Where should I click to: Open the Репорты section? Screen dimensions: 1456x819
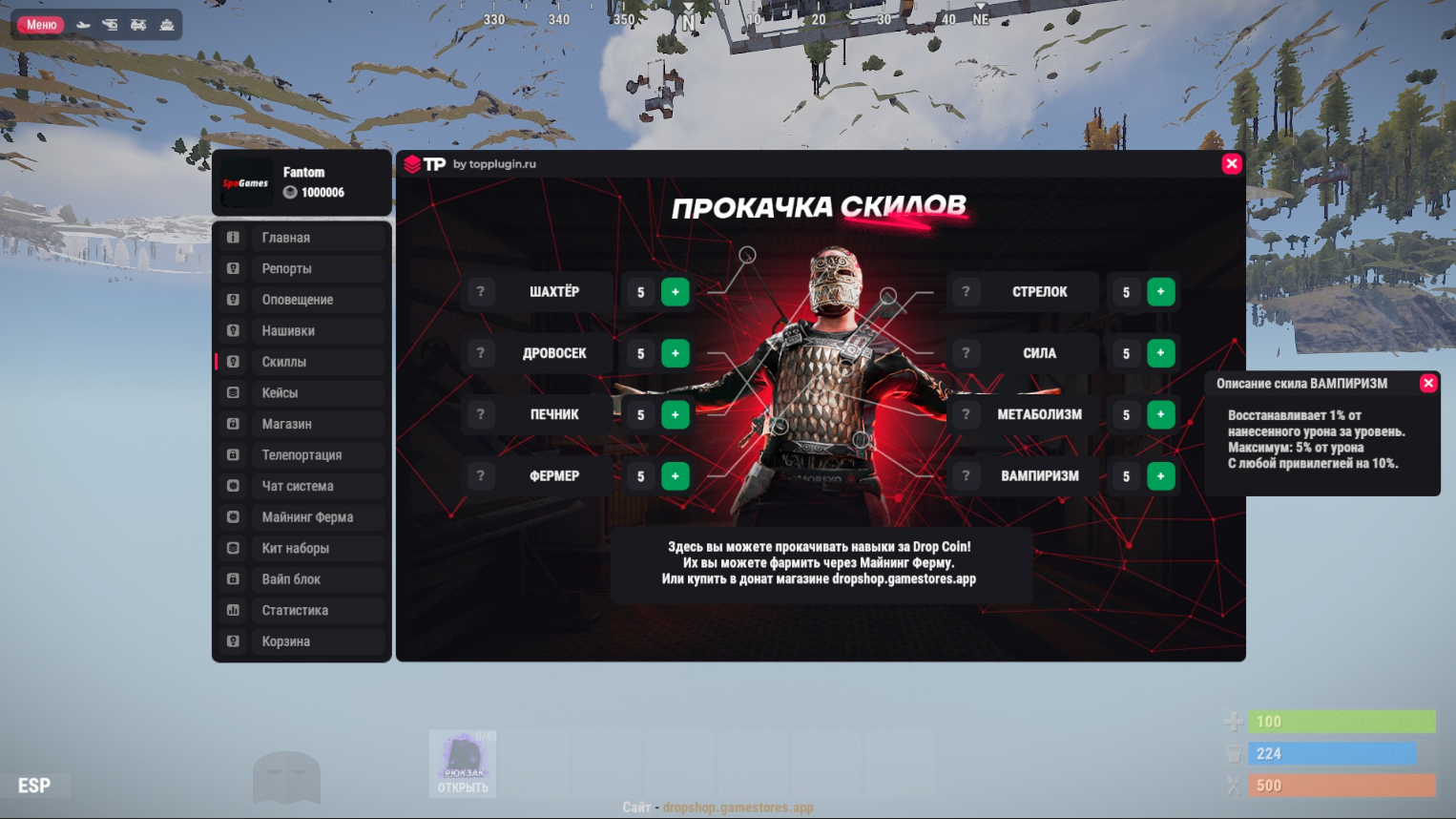pos(302,269)
